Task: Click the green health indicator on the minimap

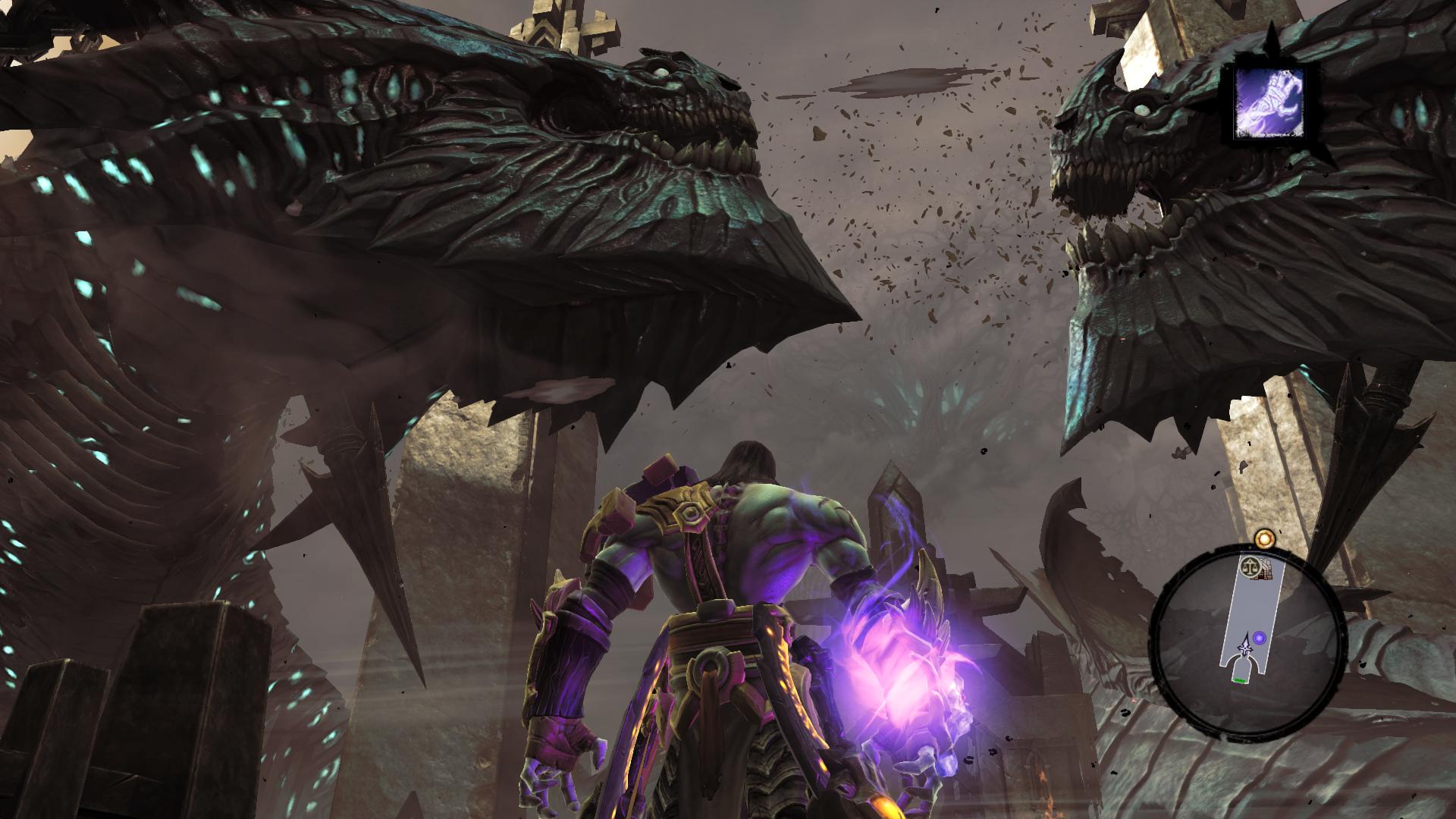Action: 1240,680
